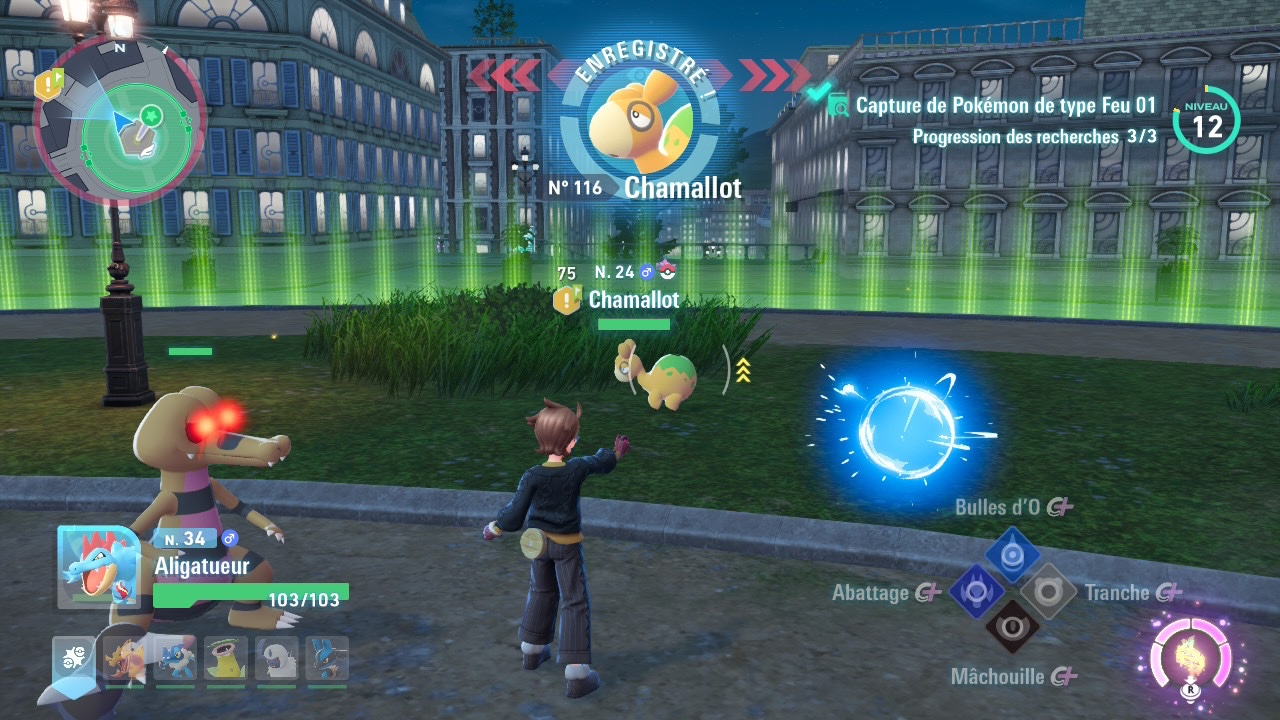Viewport: 1280px width, 720px height.
Task: Switch to the Absol party slot
Action: (x=276, y=660)
